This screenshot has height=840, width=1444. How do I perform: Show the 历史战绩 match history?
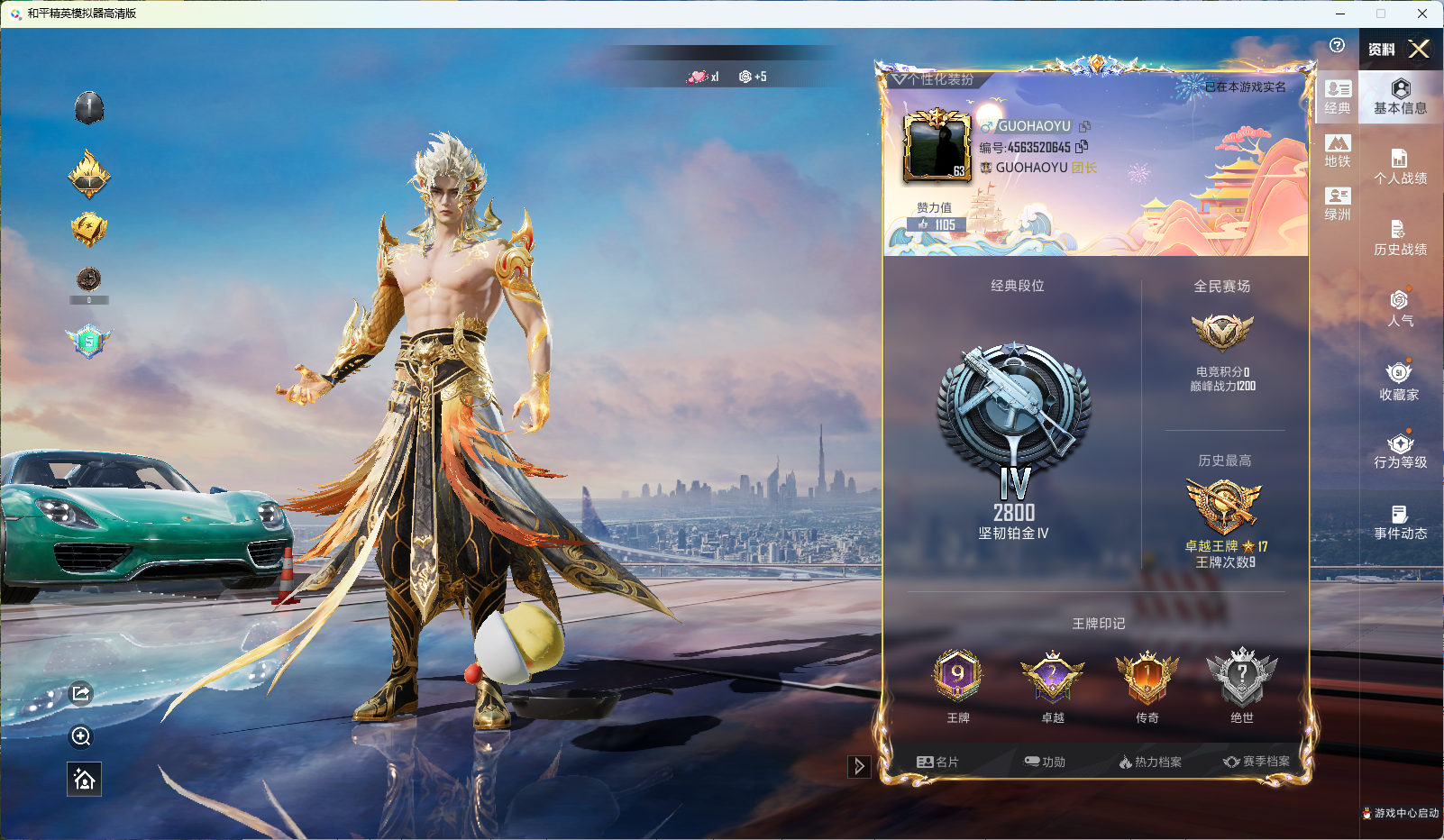1400,238
